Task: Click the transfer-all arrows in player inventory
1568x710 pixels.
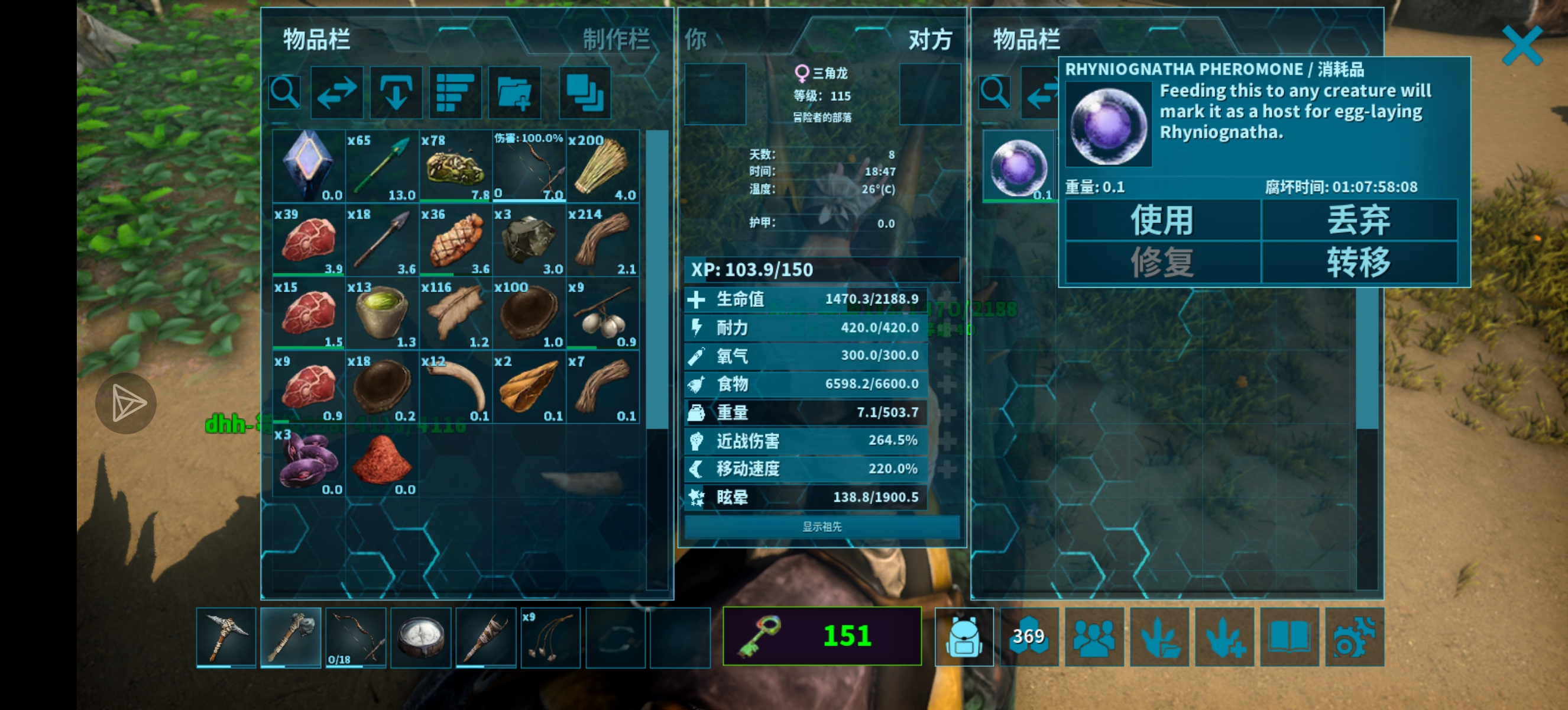Action: (336, 92)
